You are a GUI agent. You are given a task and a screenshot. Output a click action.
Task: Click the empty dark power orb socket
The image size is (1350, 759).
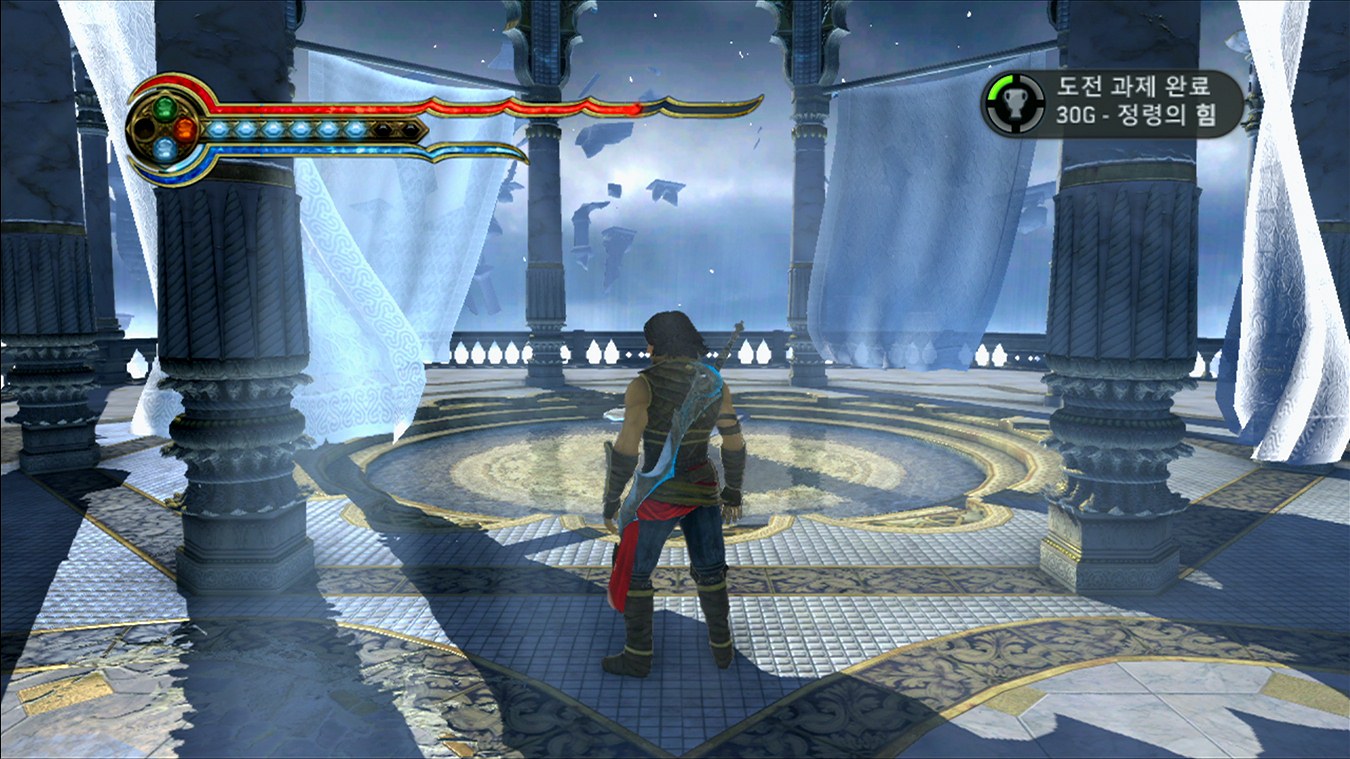point(144,129)
